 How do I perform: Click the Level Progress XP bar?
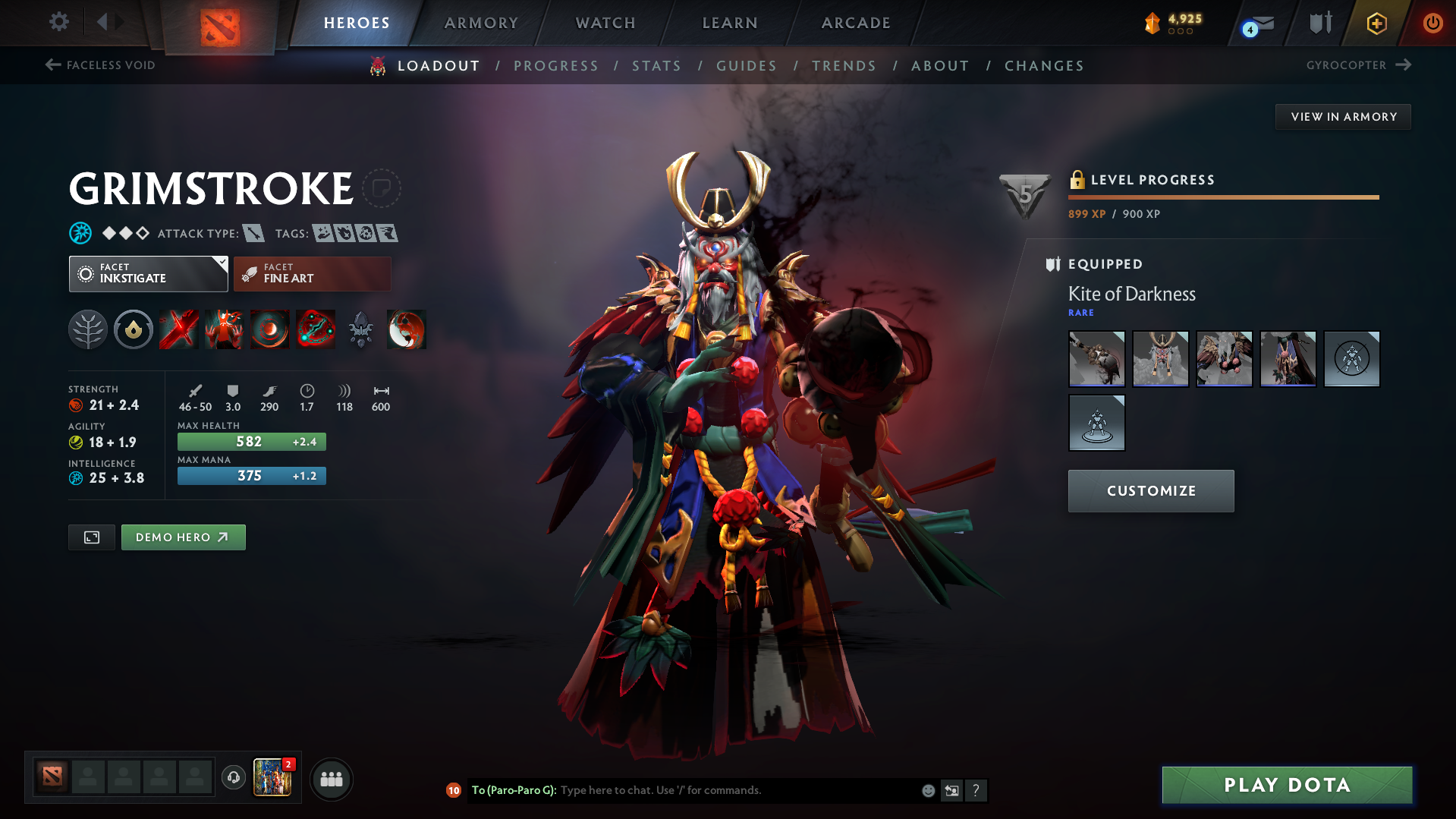point(1222,196)
